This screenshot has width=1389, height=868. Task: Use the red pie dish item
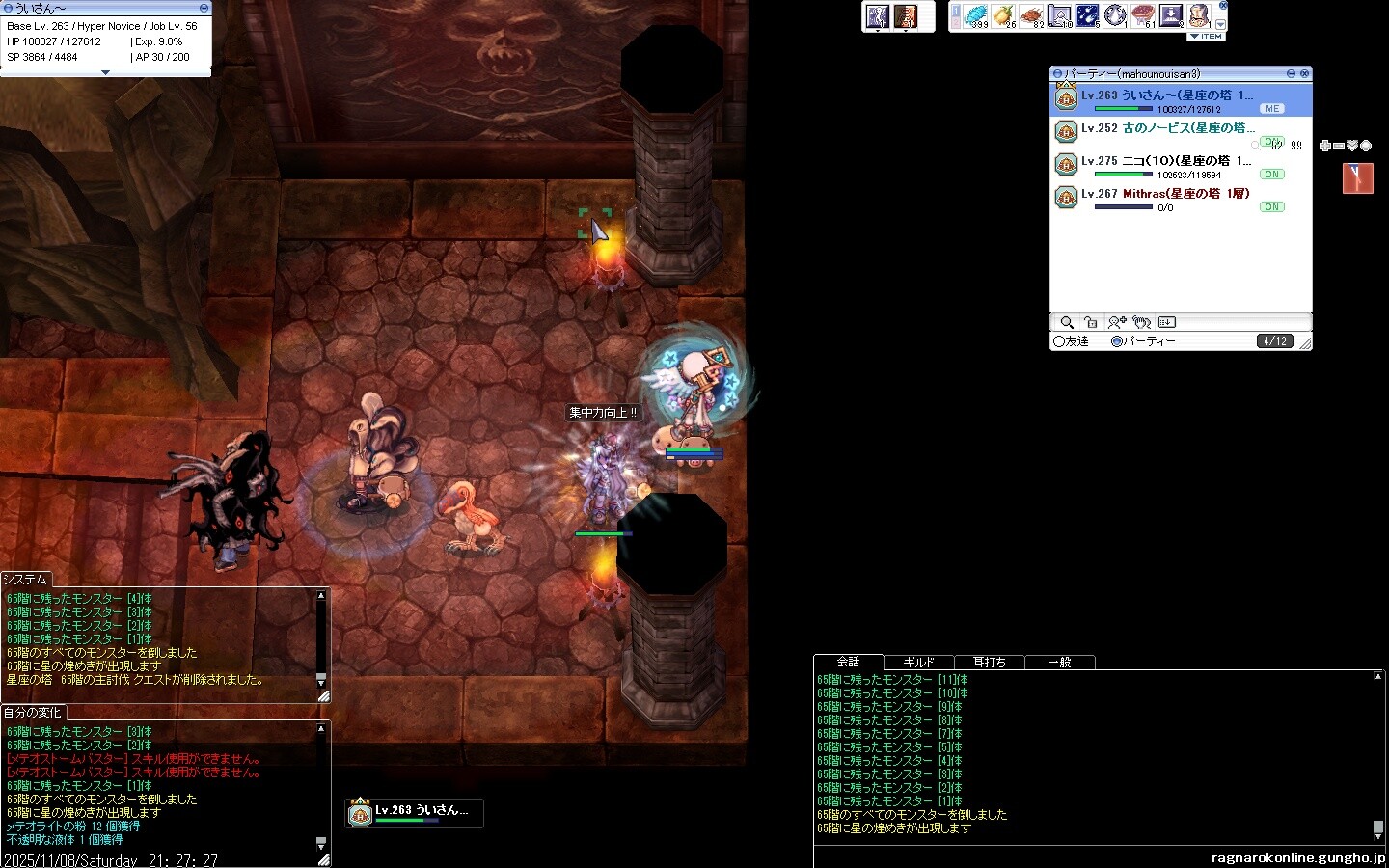(1143, 16)
